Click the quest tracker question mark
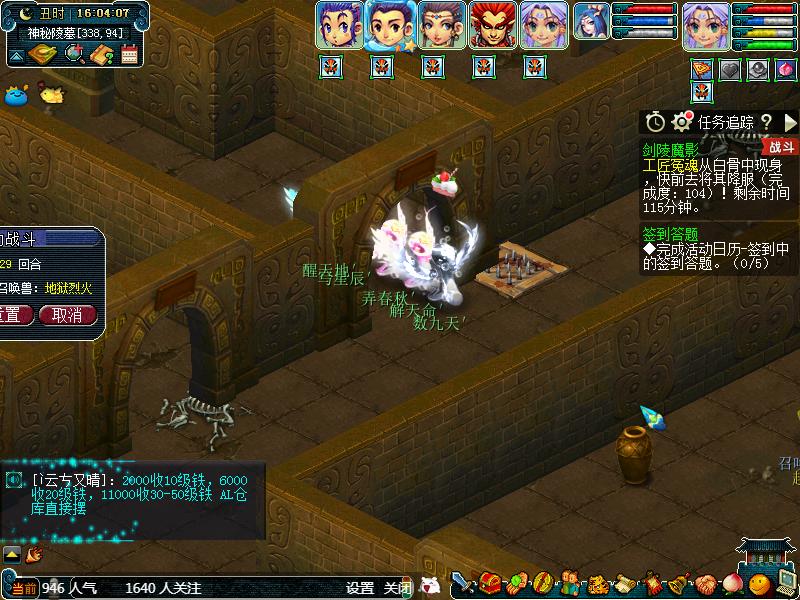The image size is (800, 600). pos(766,122)
